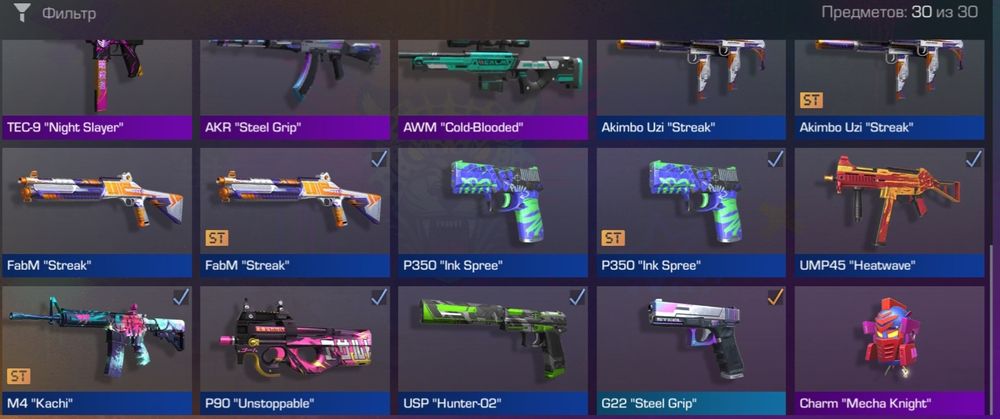The image size is (1000, 419).
Task: Choose FabM "Streak" without the ST badge
Action: [x=96, y=210]
